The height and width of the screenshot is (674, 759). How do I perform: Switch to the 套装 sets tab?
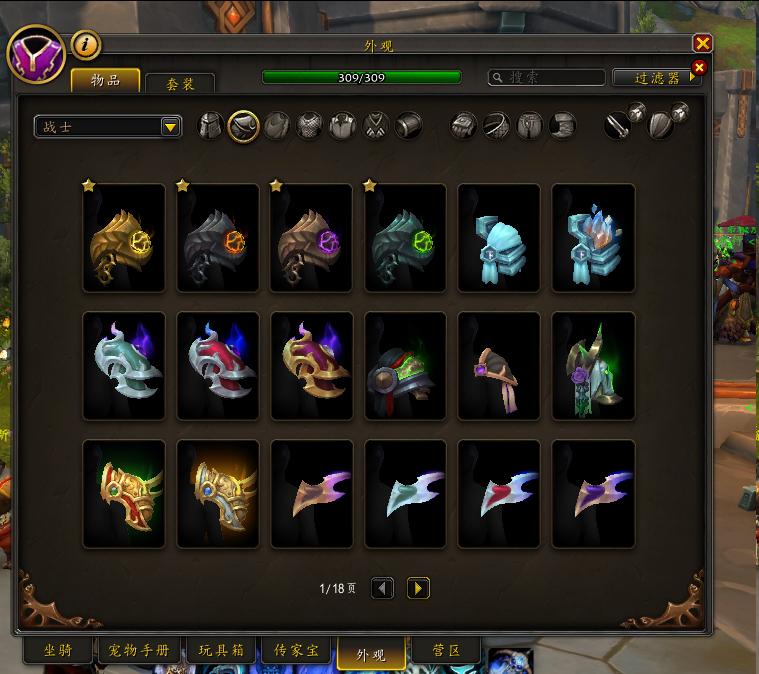pyautogui.click(x=180, y=84)
